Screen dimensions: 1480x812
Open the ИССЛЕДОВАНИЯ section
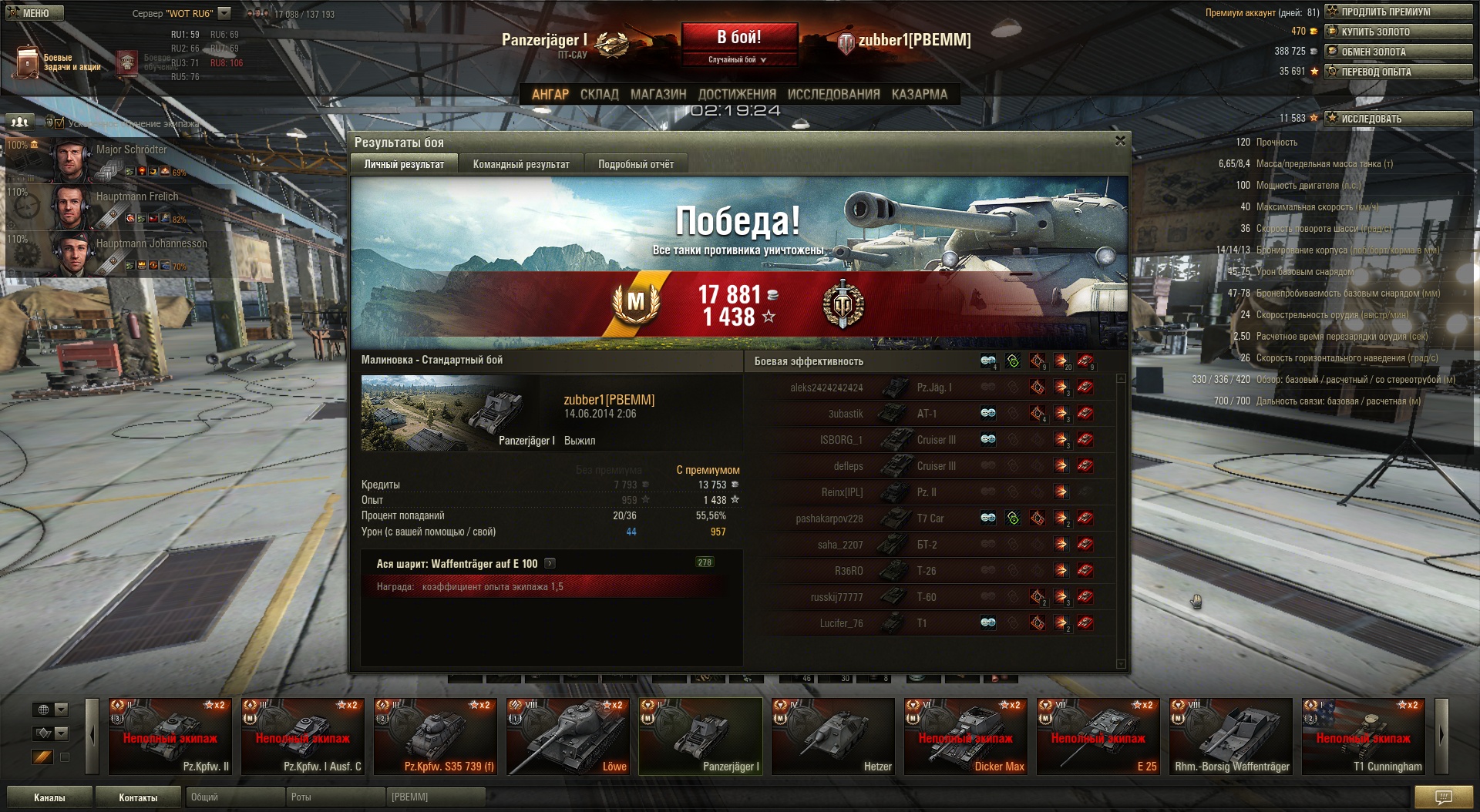pos(833,95)
